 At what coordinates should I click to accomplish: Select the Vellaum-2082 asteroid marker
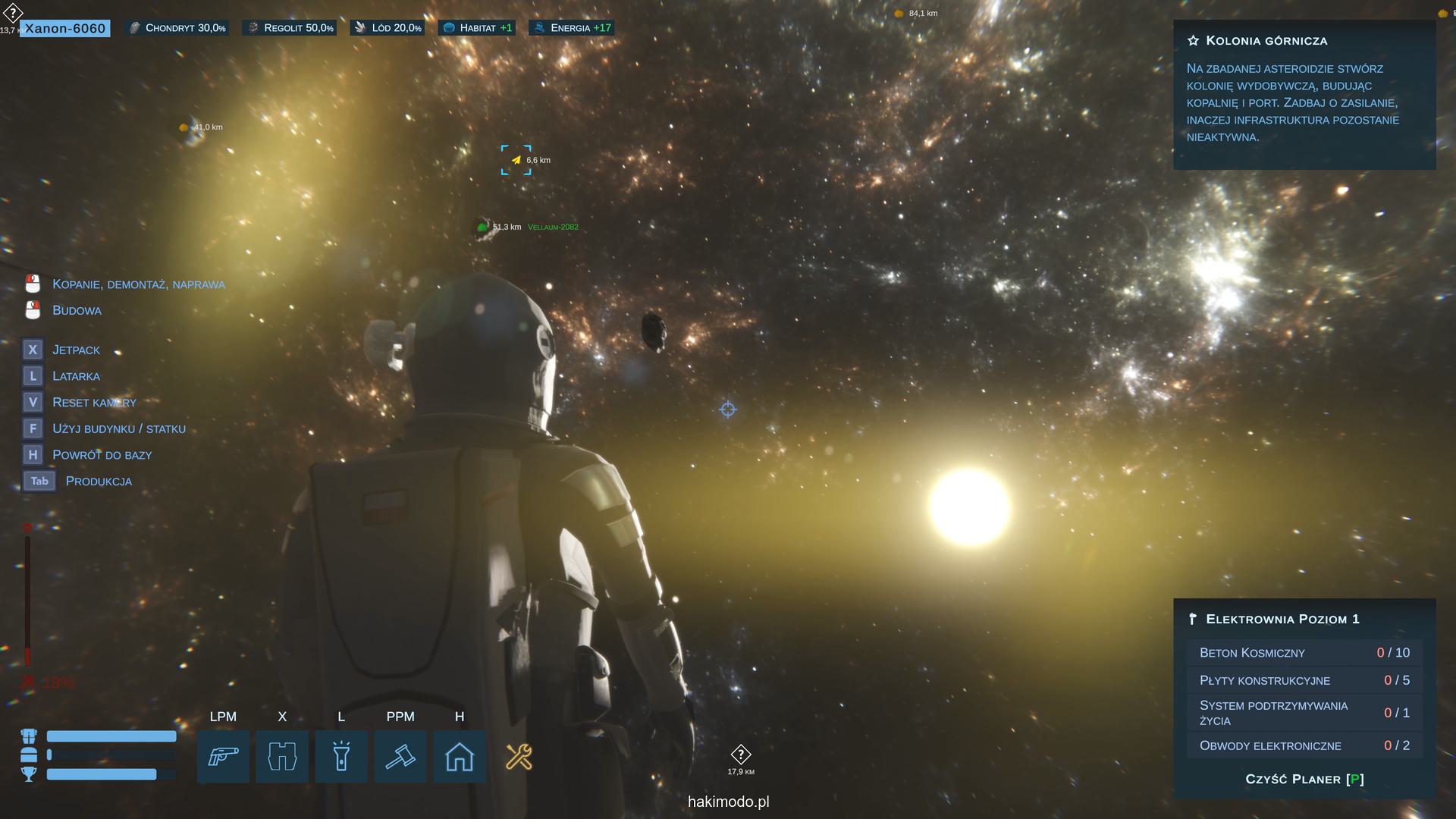(x=553, y=227)
